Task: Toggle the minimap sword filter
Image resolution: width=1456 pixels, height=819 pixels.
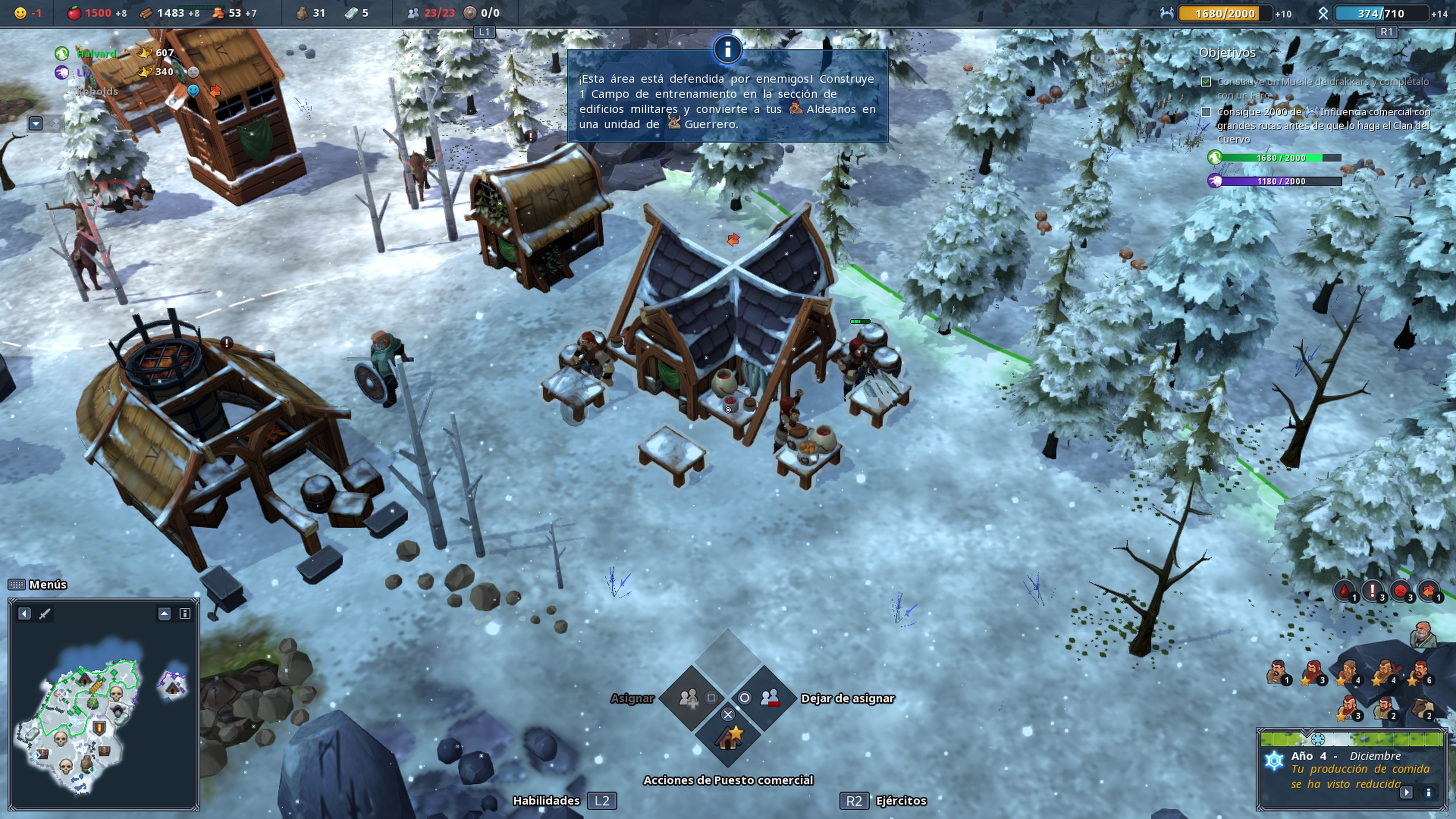Action: (44, 614)
